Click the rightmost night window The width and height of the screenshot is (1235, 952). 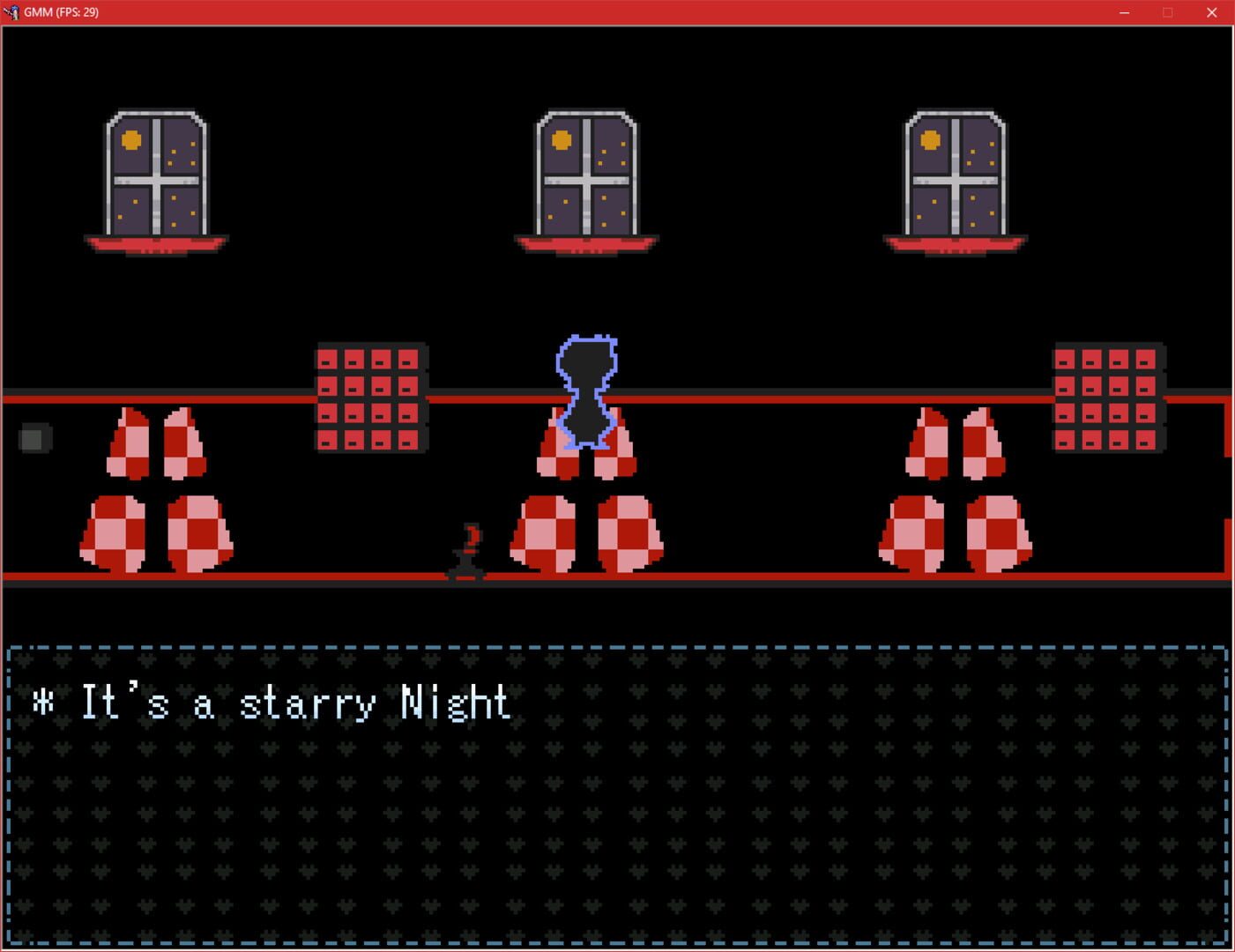[954, 176]
